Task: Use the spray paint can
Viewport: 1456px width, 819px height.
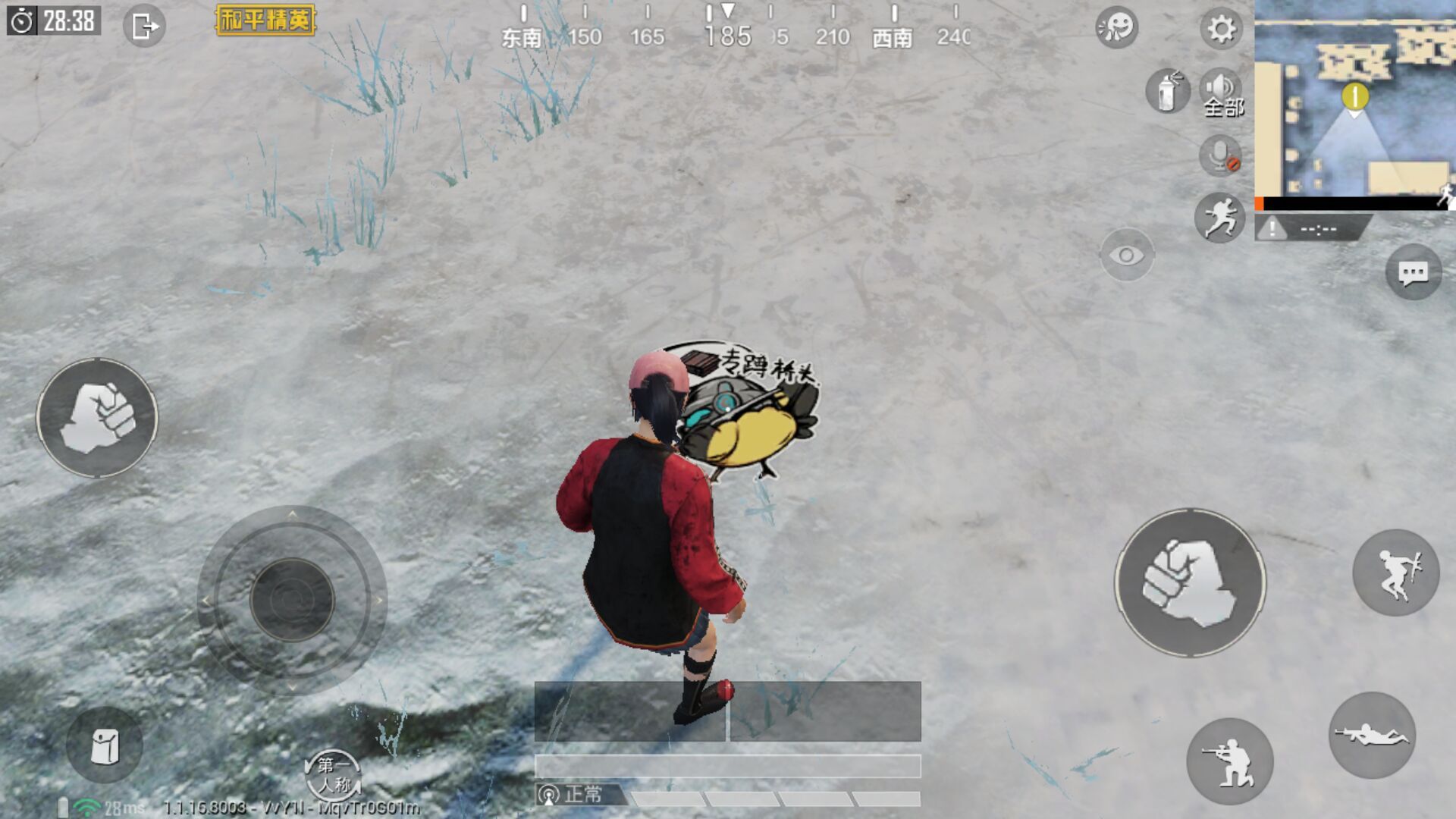Action: (x=1167, y=92)
